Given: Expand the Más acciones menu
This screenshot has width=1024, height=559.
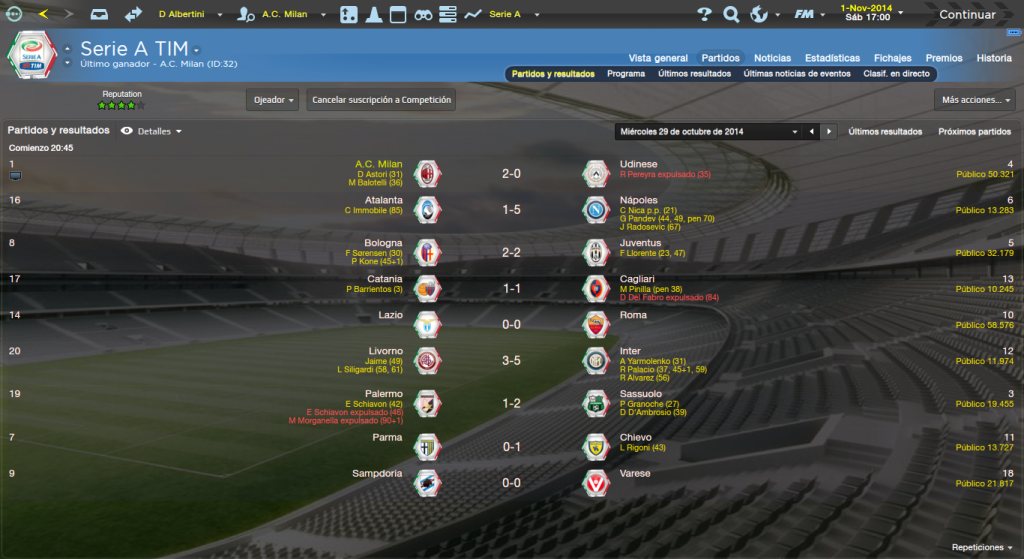Looking at the screenshot, I should point(975,100).
